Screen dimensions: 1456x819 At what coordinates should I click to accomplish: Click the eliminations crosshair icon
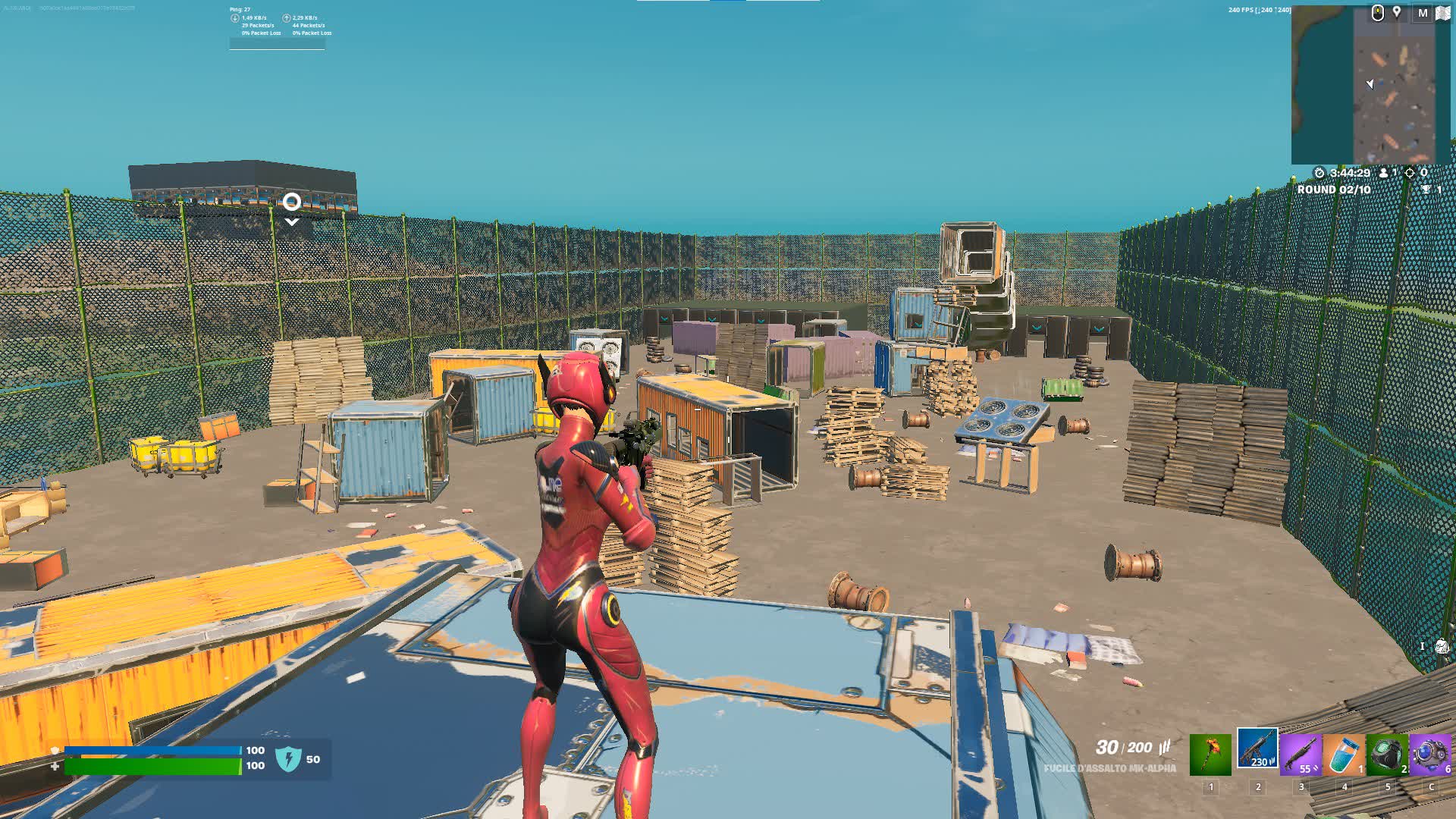click(1409, 172)
